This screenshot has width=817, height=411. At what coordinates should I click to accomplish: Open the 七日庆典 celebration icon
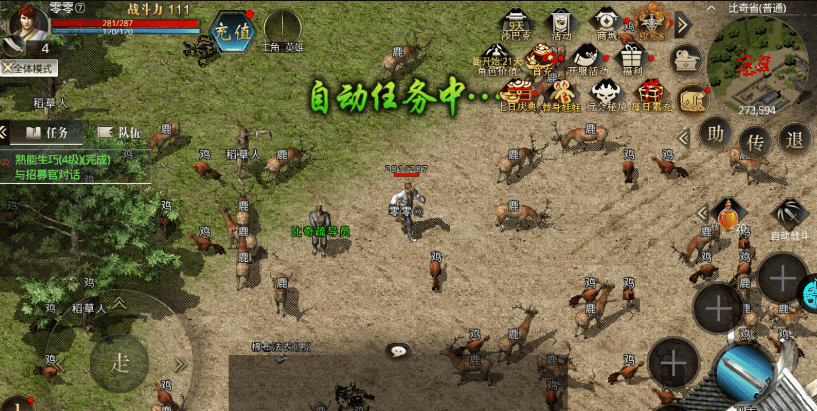516,95
